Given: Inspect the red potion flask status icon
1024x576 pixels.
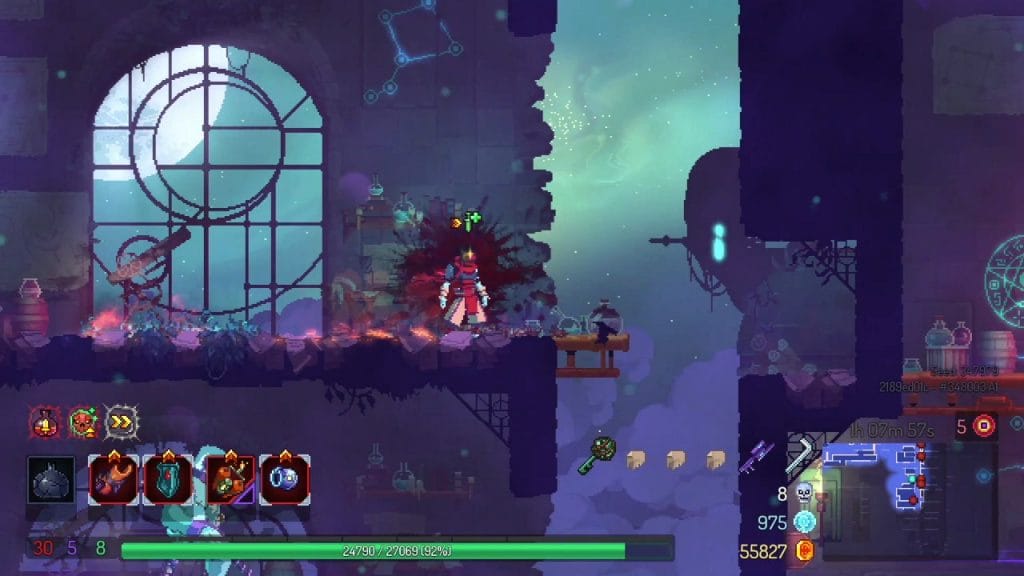Looking at the screenshot, I should point(43,422).
